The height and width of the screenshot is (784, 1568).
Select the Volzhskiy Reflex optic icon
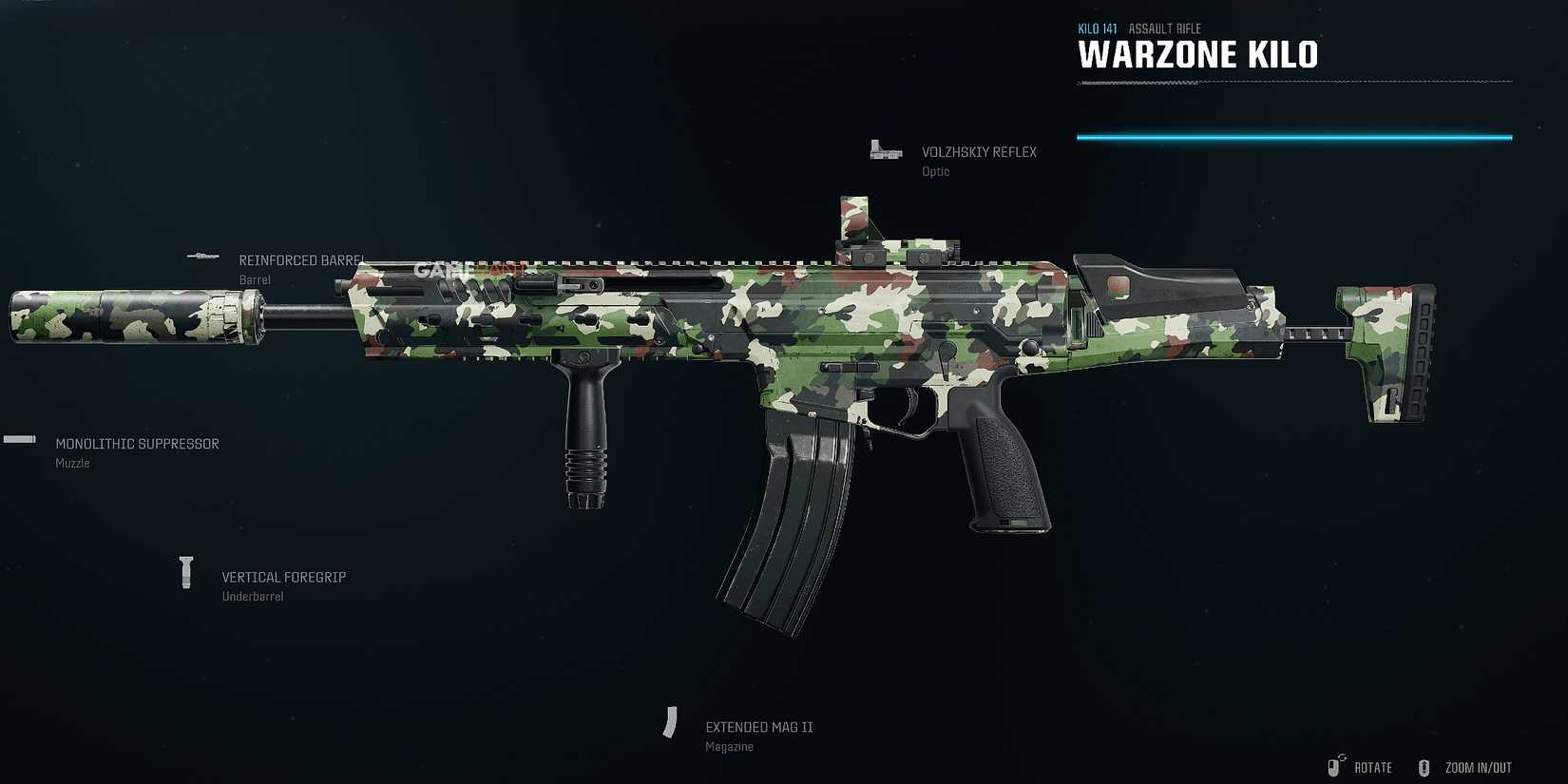(884, 150)
